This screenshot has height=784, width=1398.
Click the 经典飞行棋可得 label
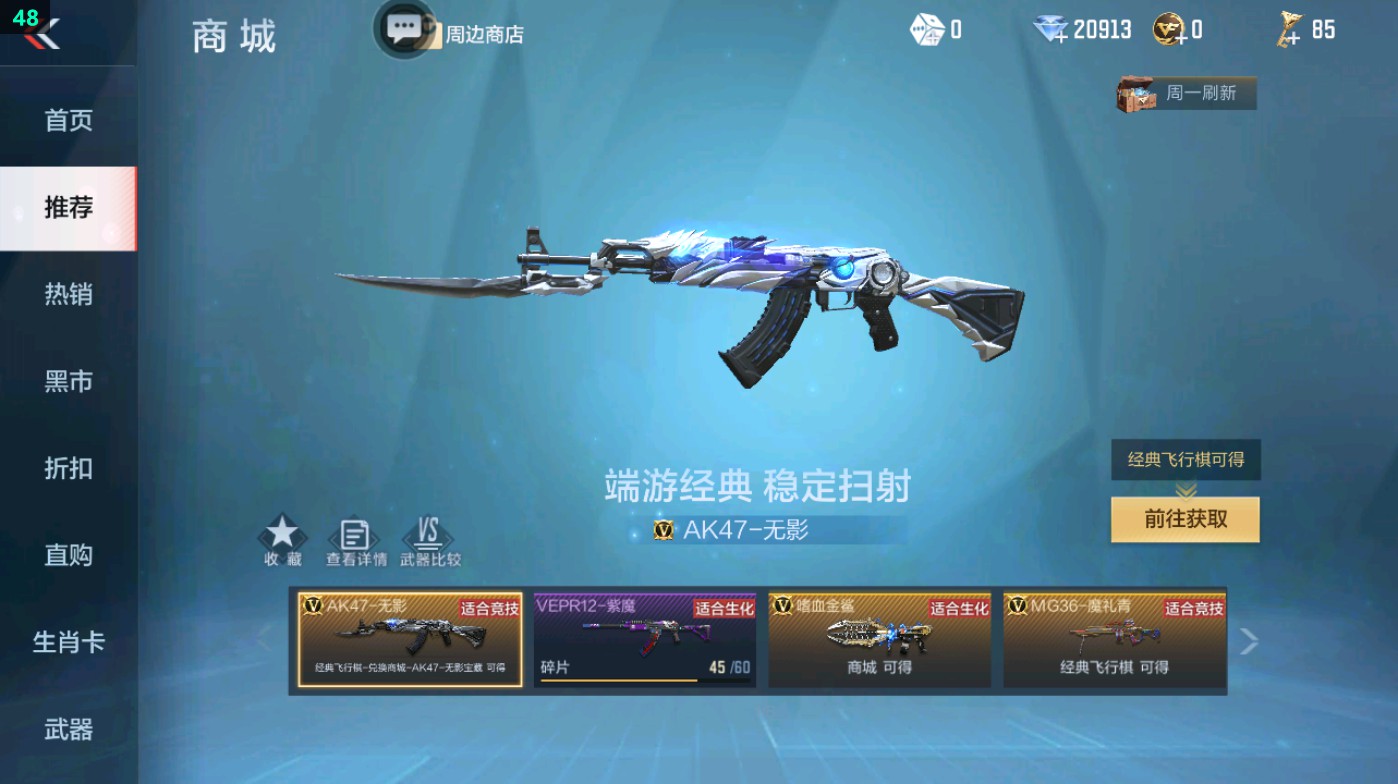(x=1185, y=460)
